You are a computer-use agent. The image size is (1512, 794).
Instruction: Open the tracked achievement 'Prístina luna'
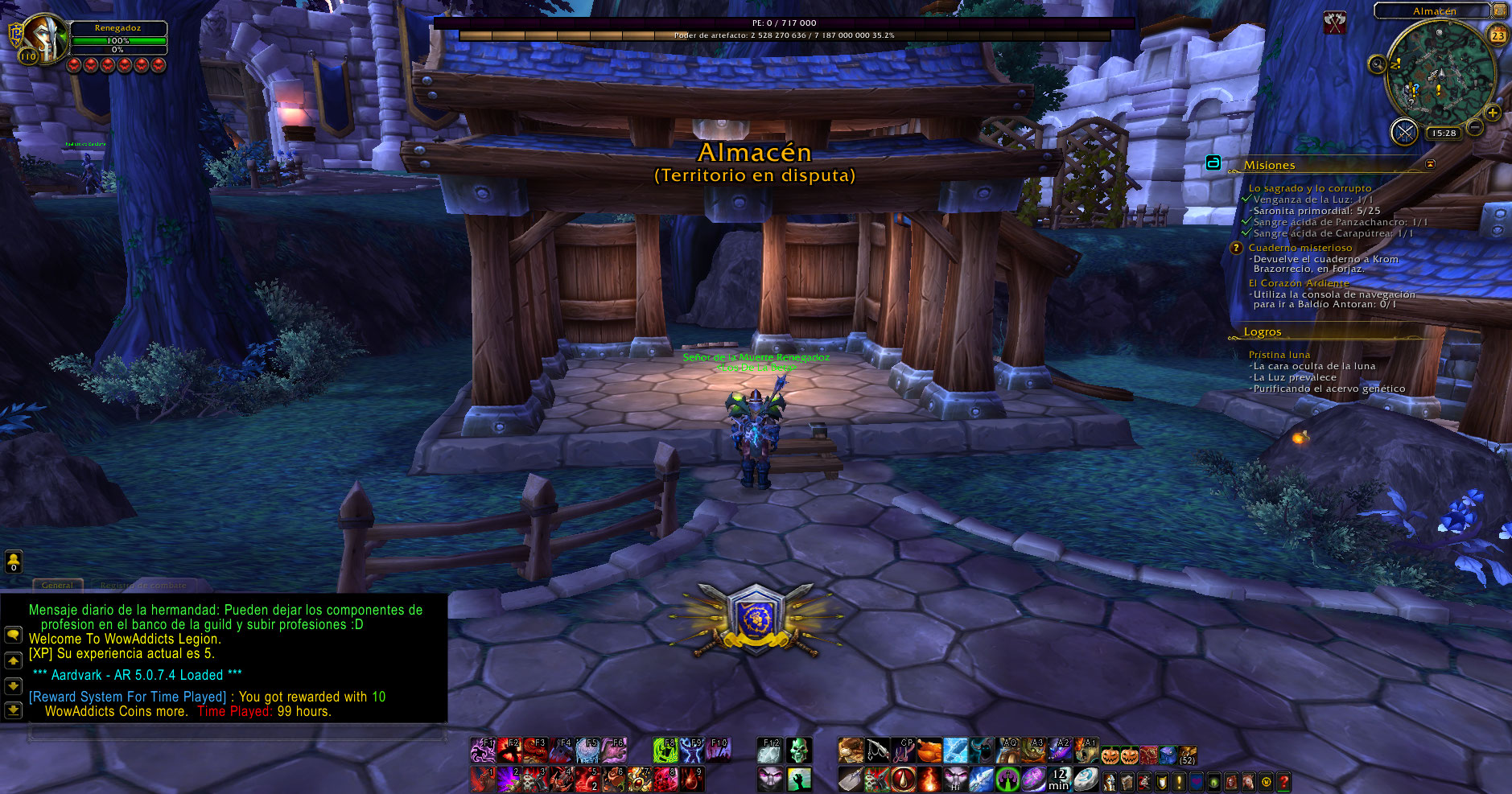[x=1279, y=355]
